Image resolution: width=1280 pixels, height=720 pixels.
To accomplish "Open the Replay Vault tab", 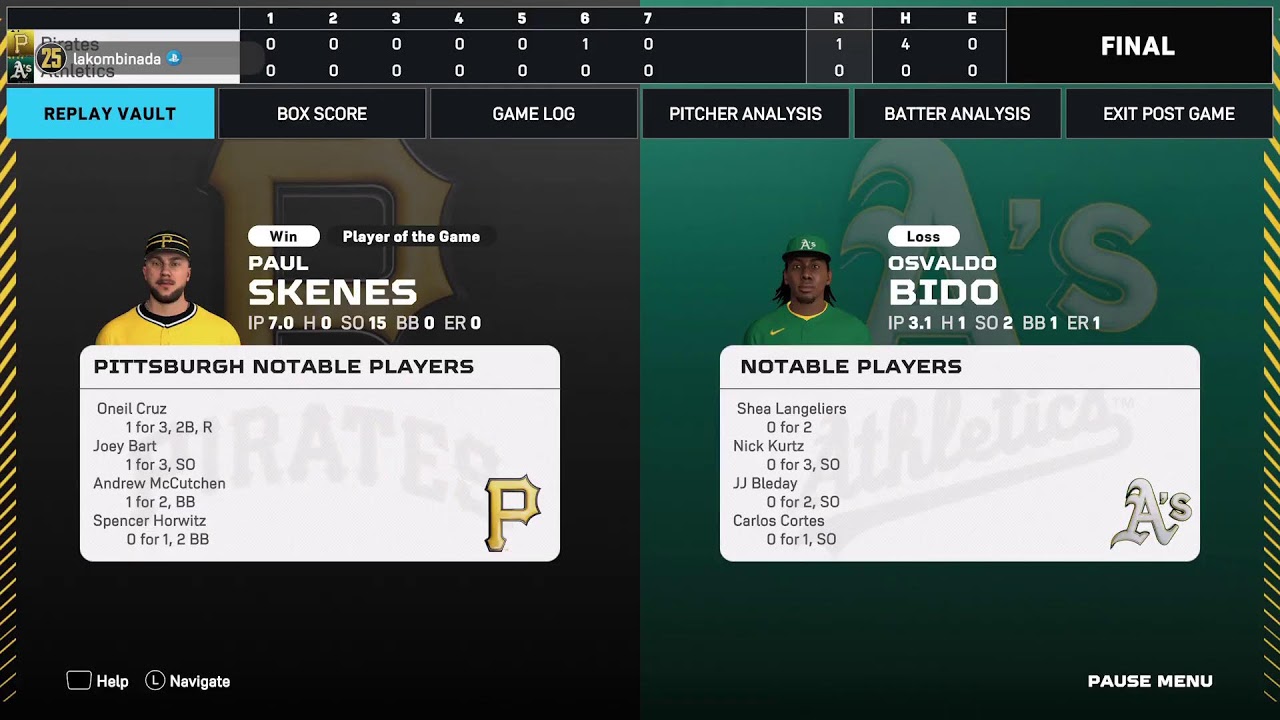I will (110, 114).
